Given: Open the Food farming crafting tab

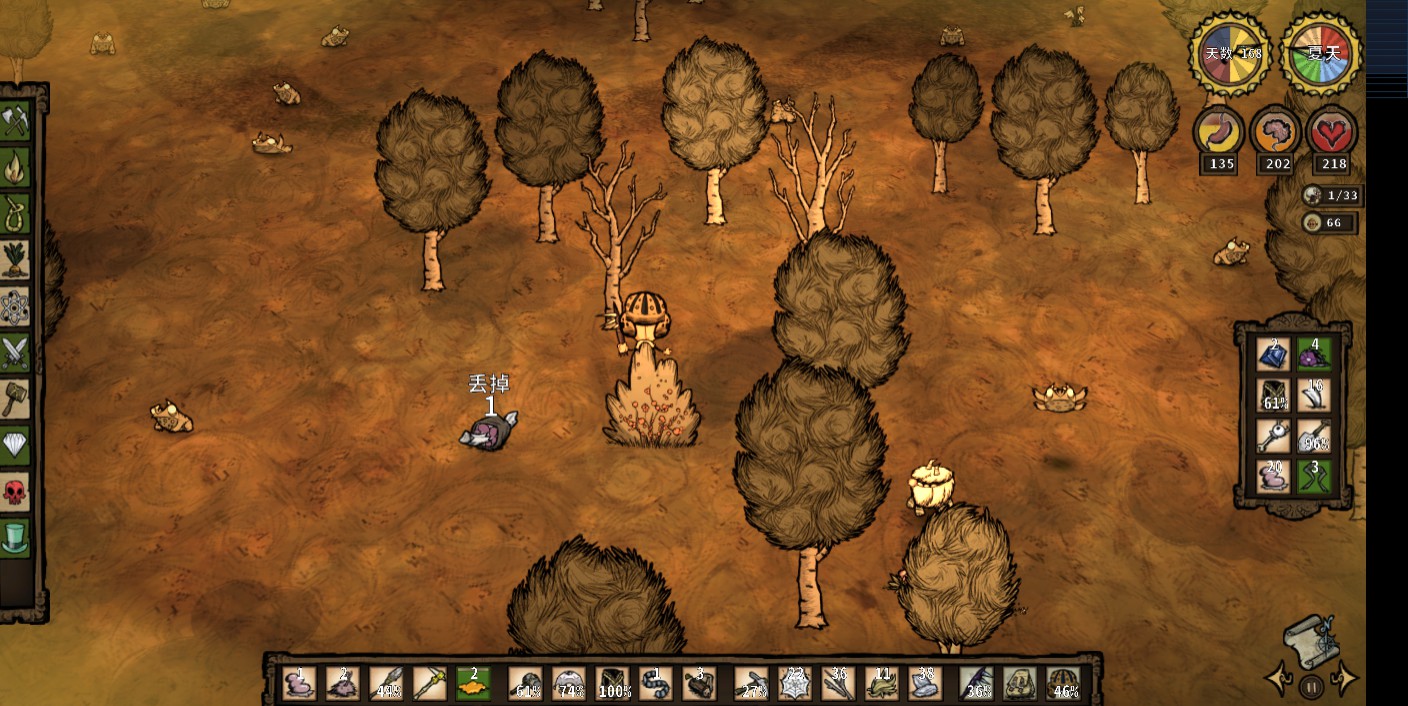Looking at the screenshot, I should (15, 260).
